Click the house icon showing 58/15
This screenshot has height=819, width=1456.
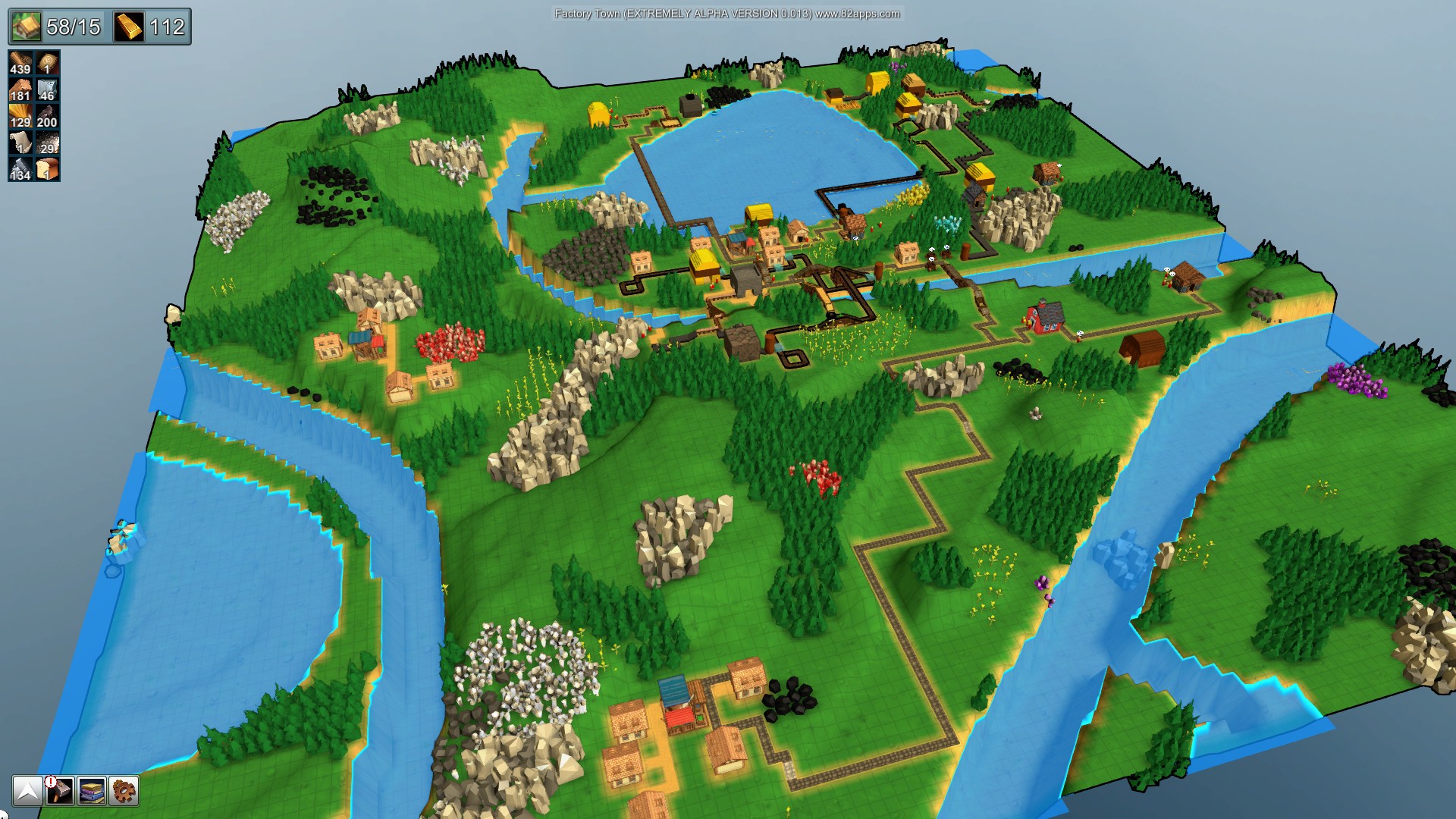click(x=25, y=27)
